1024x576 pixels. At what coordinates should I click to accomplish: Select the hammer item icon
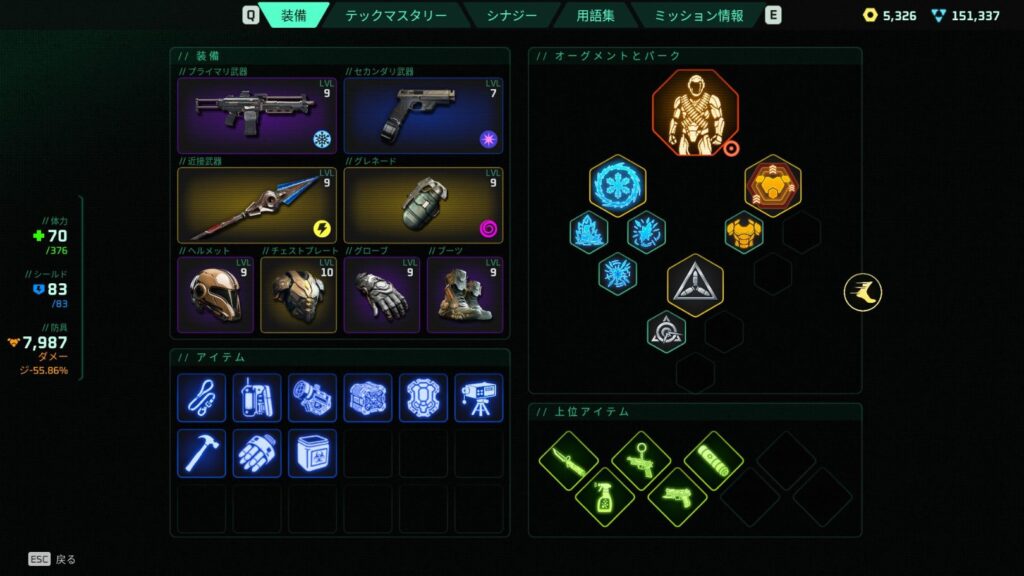coord(201,453)
